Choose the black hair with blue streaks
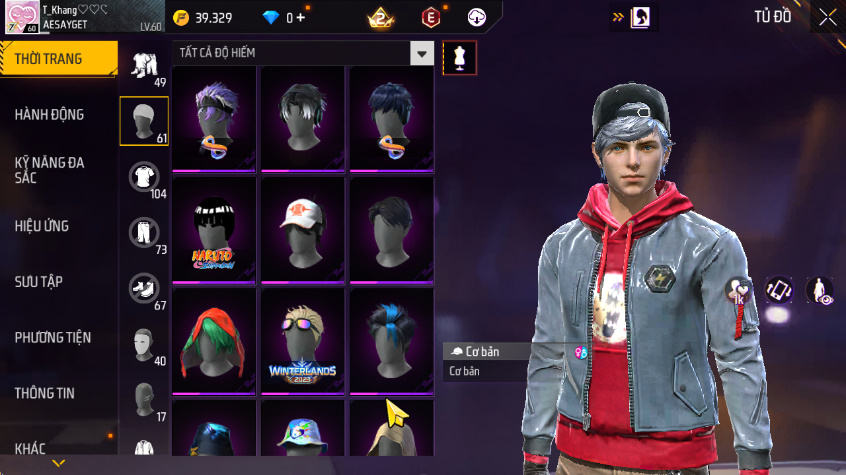The image size is (846, 475). coord(391,342)
